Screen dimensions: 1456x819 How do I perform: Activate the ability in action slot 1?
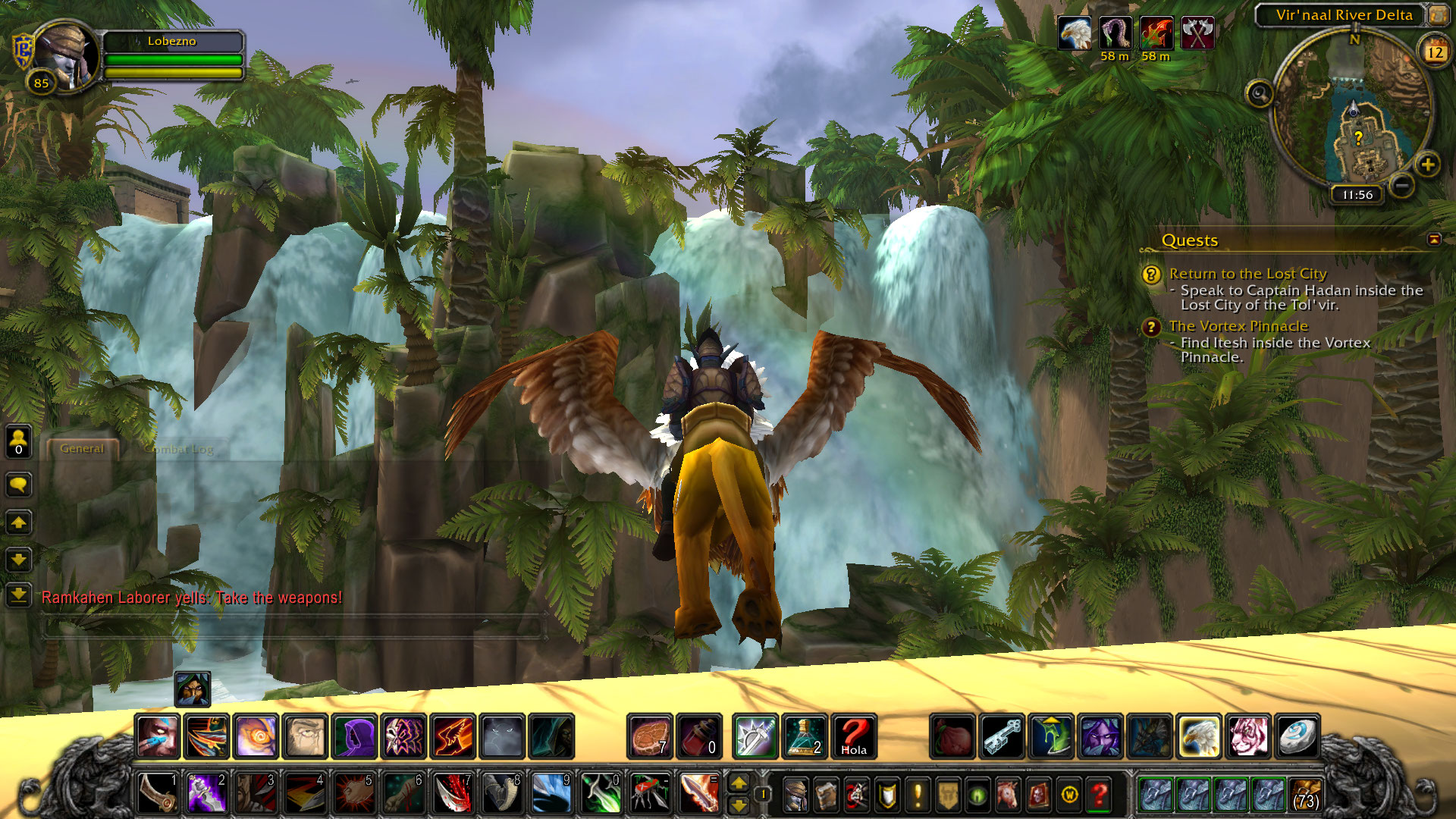coord(158,793)
